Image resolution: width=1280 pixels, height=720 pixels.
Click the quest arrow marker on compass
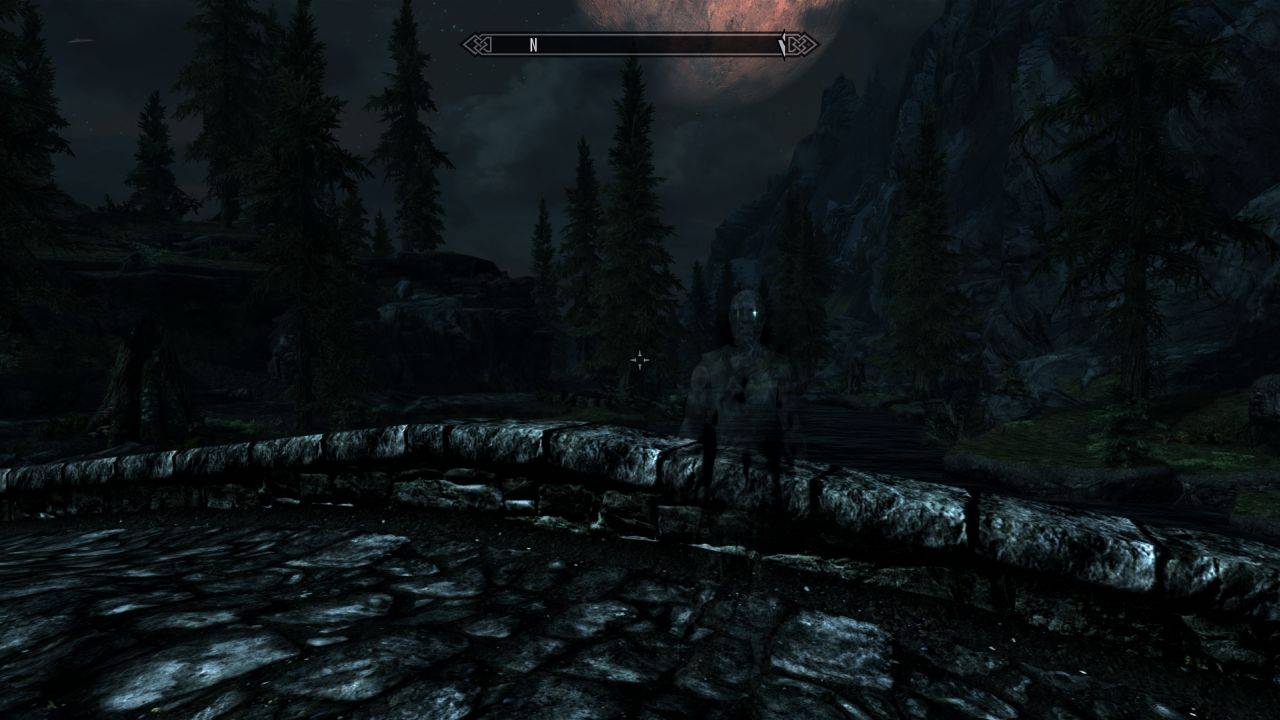pos(783,45)
